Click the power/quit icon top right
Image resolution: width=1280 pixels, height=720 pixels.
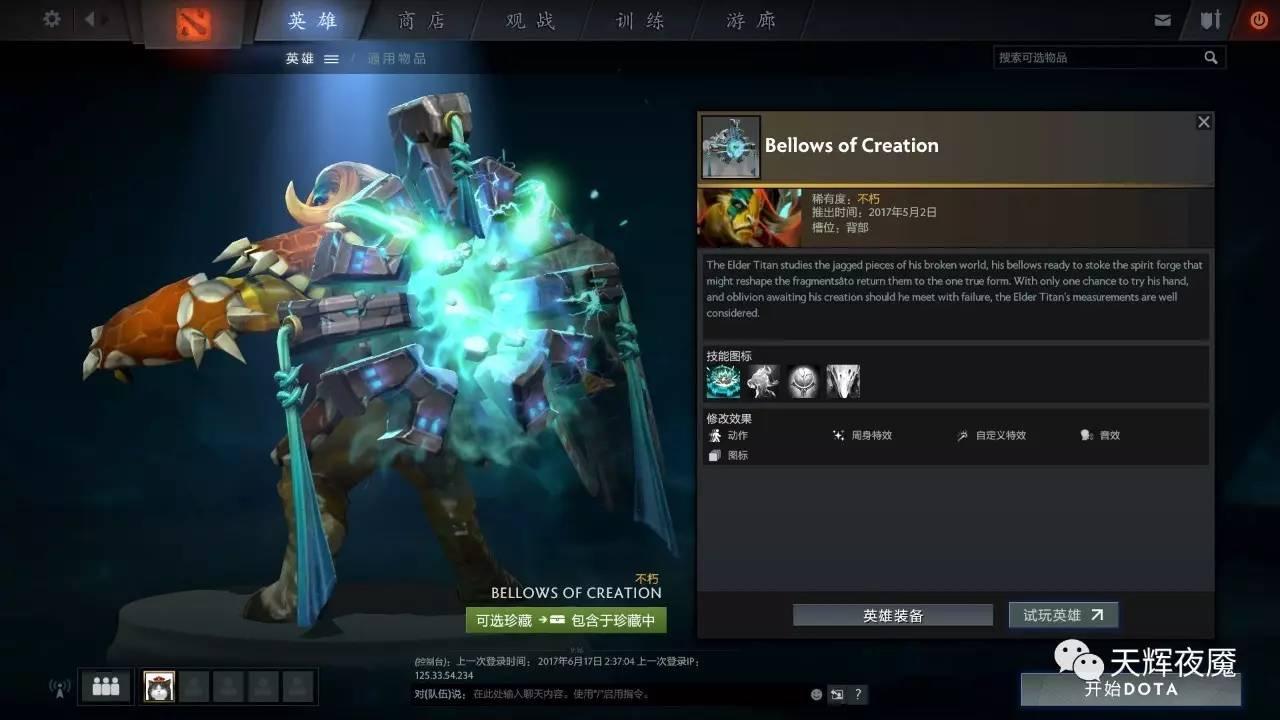click(x=1258, y=17)
